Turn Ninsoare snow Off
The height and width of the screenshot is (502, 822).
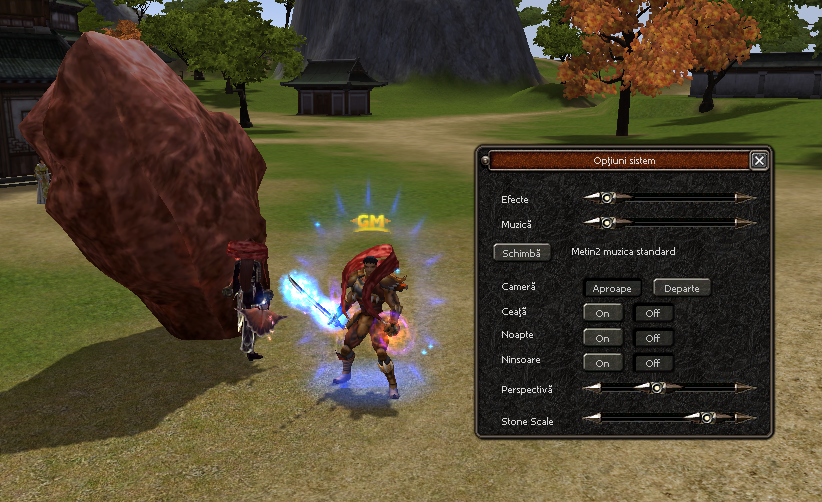(653, 363)
